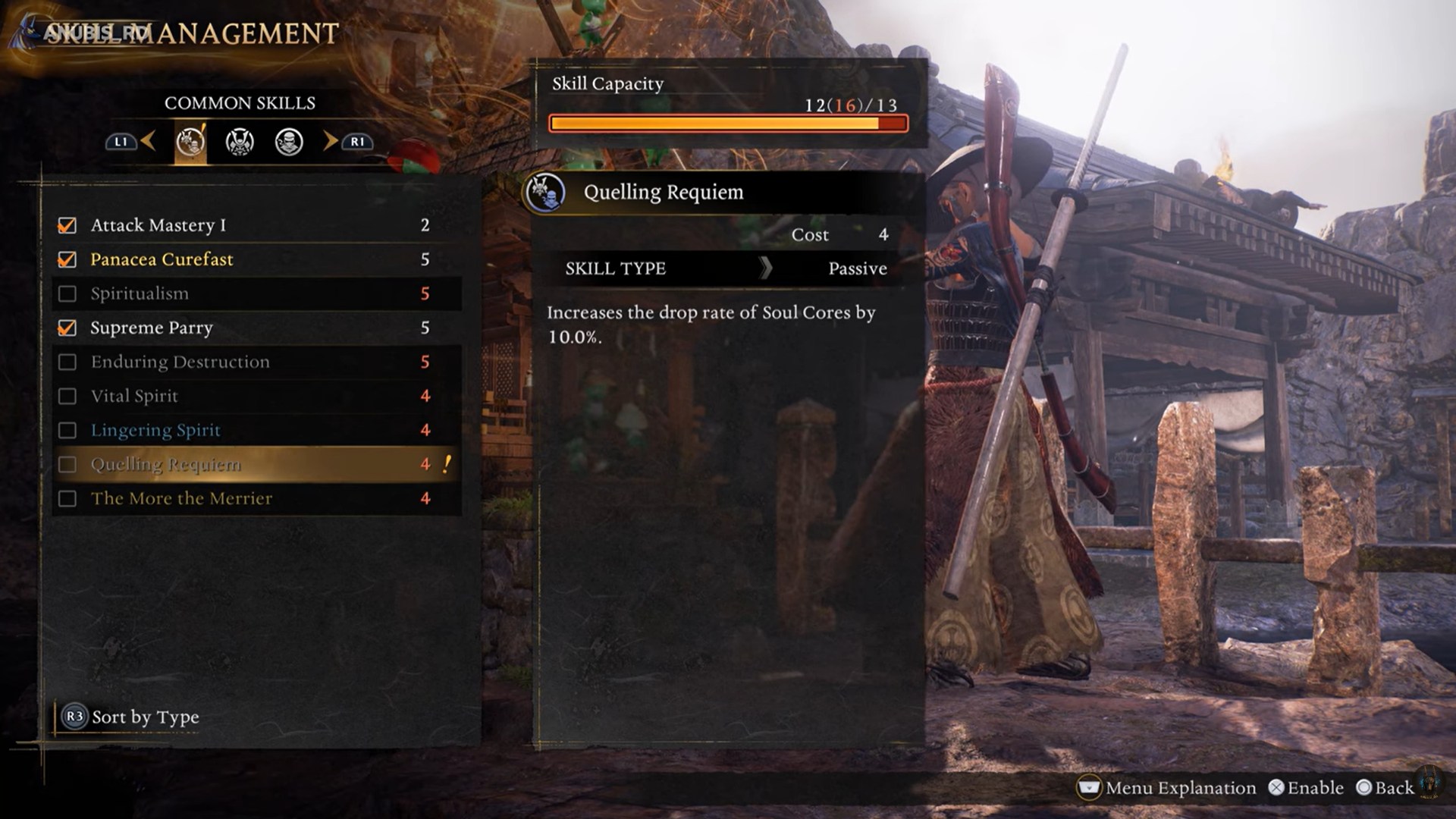Screen dimensions: 1456x819
Task: Toggle the Supreme Parry checkbox
Action: click(x=67, y=328)
